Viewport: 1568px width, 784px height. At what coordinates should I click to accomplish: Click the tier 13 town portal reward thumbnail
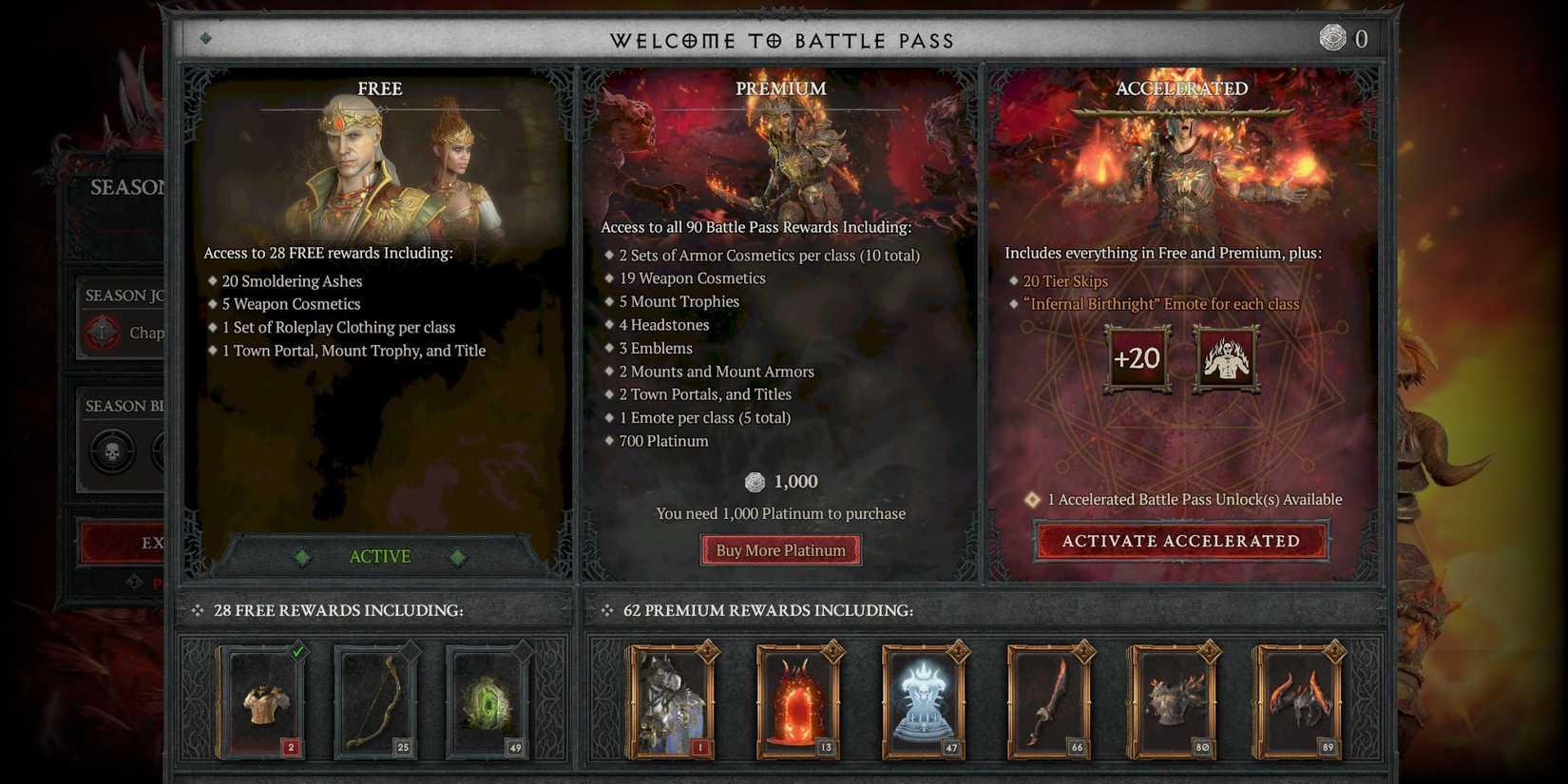799,700
